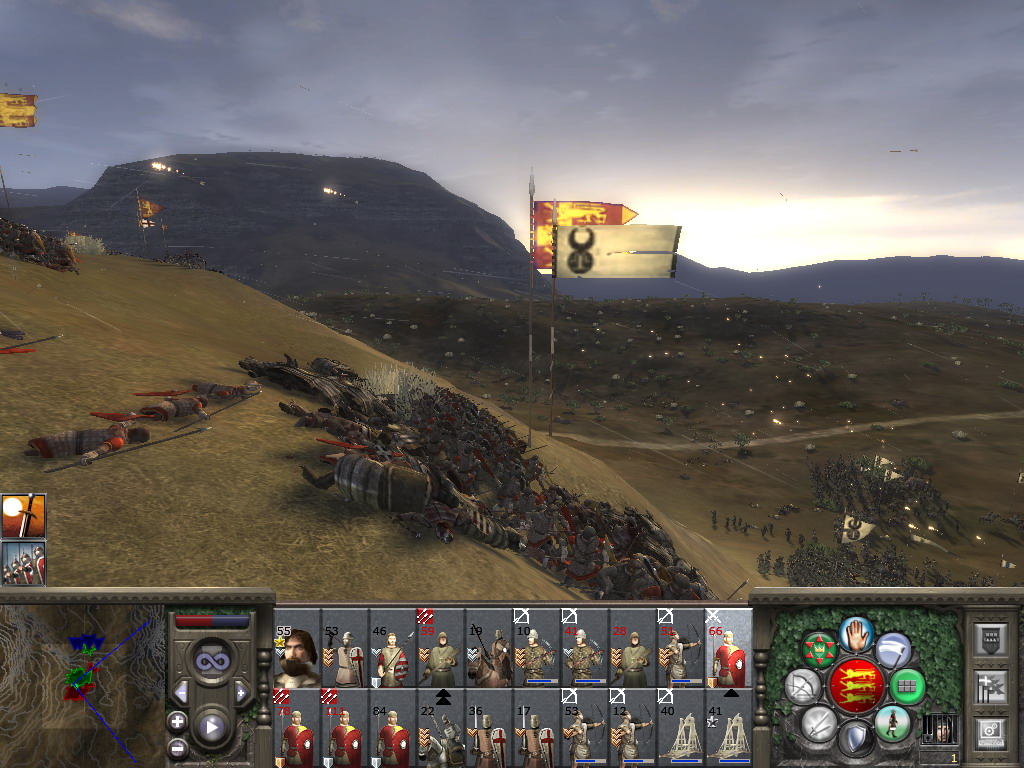
Task: Activate the green crown rally ability
Action: point(820,650)
